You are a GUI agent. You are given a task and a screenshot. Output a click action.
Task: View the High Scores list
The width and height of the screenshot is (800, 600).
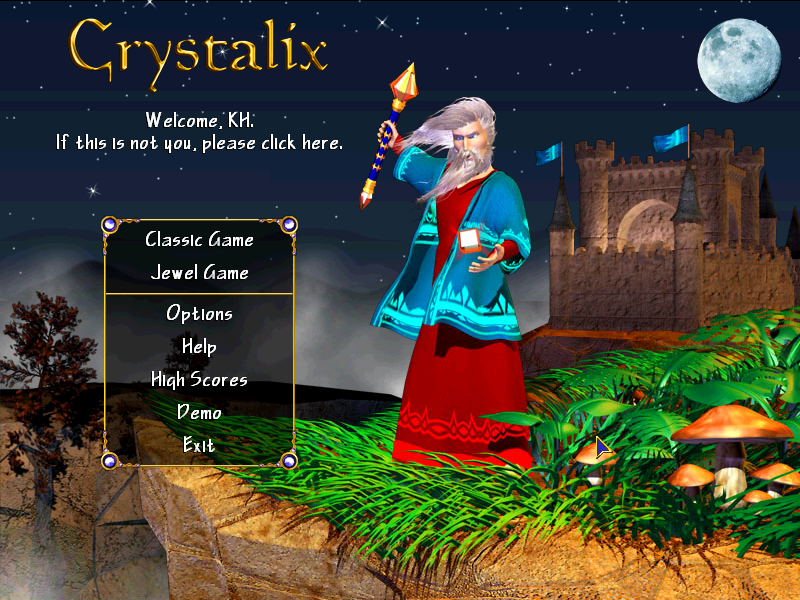click(x=199, y=380)
